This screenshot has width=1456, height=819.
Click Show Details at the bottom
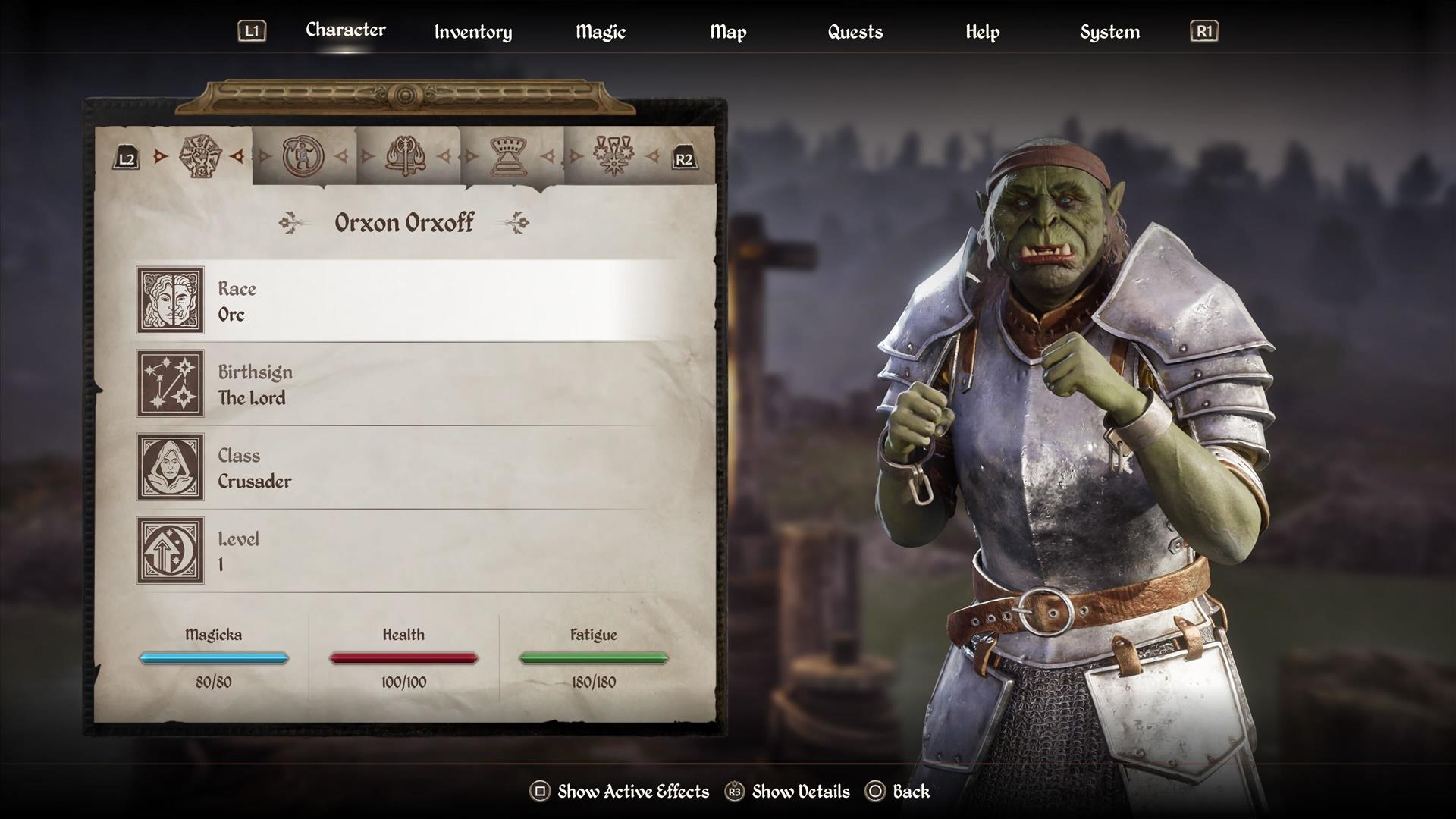coord(788,792)
